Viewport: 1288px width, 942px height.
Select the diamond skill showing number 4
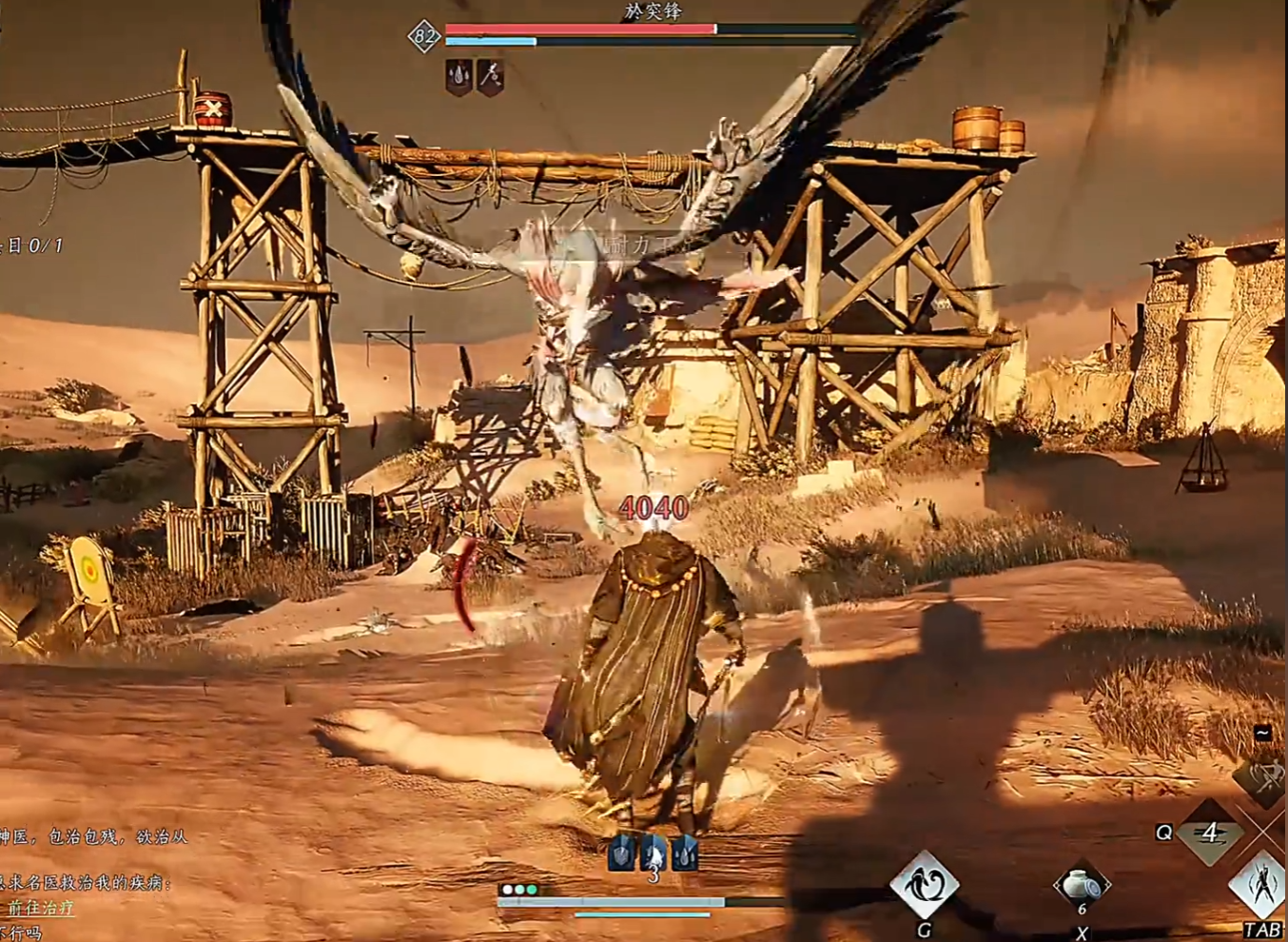[x=1209, y=834]
